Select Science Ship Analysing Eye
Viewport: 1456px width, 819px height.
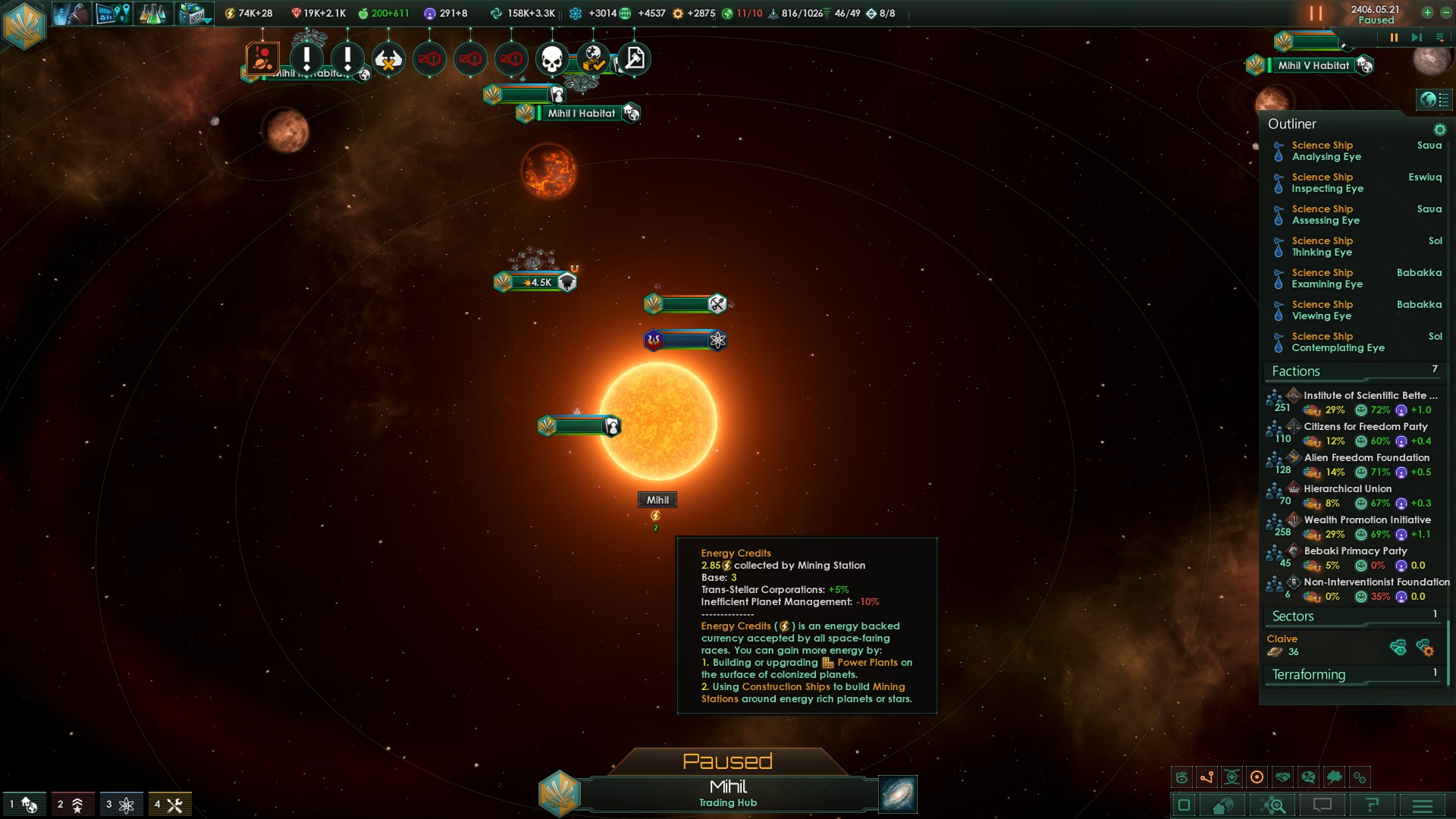pos(1326,151)
